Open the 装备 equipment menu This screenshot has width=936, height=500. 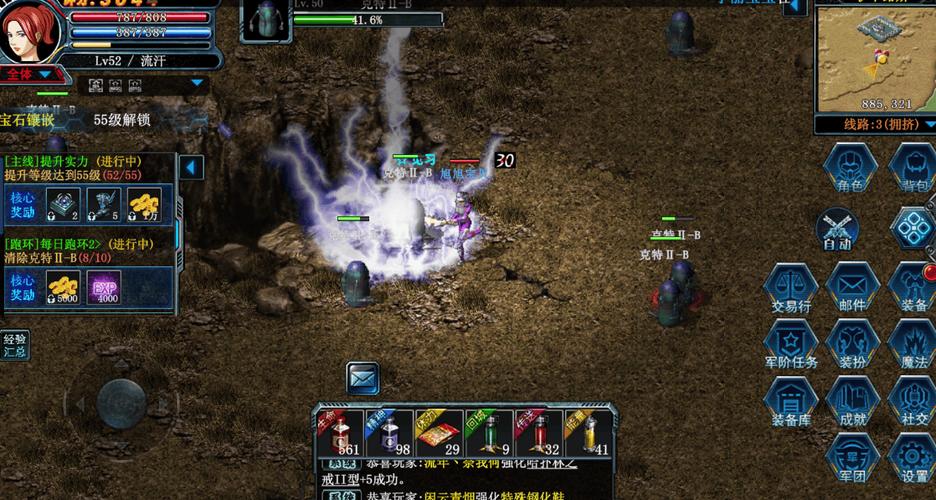point(913,288)
